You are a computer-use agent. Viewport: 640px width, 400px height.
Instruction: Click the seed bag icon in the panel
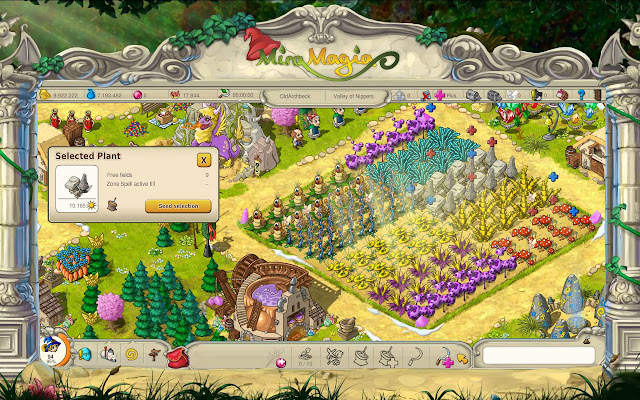tap(114, 206)
